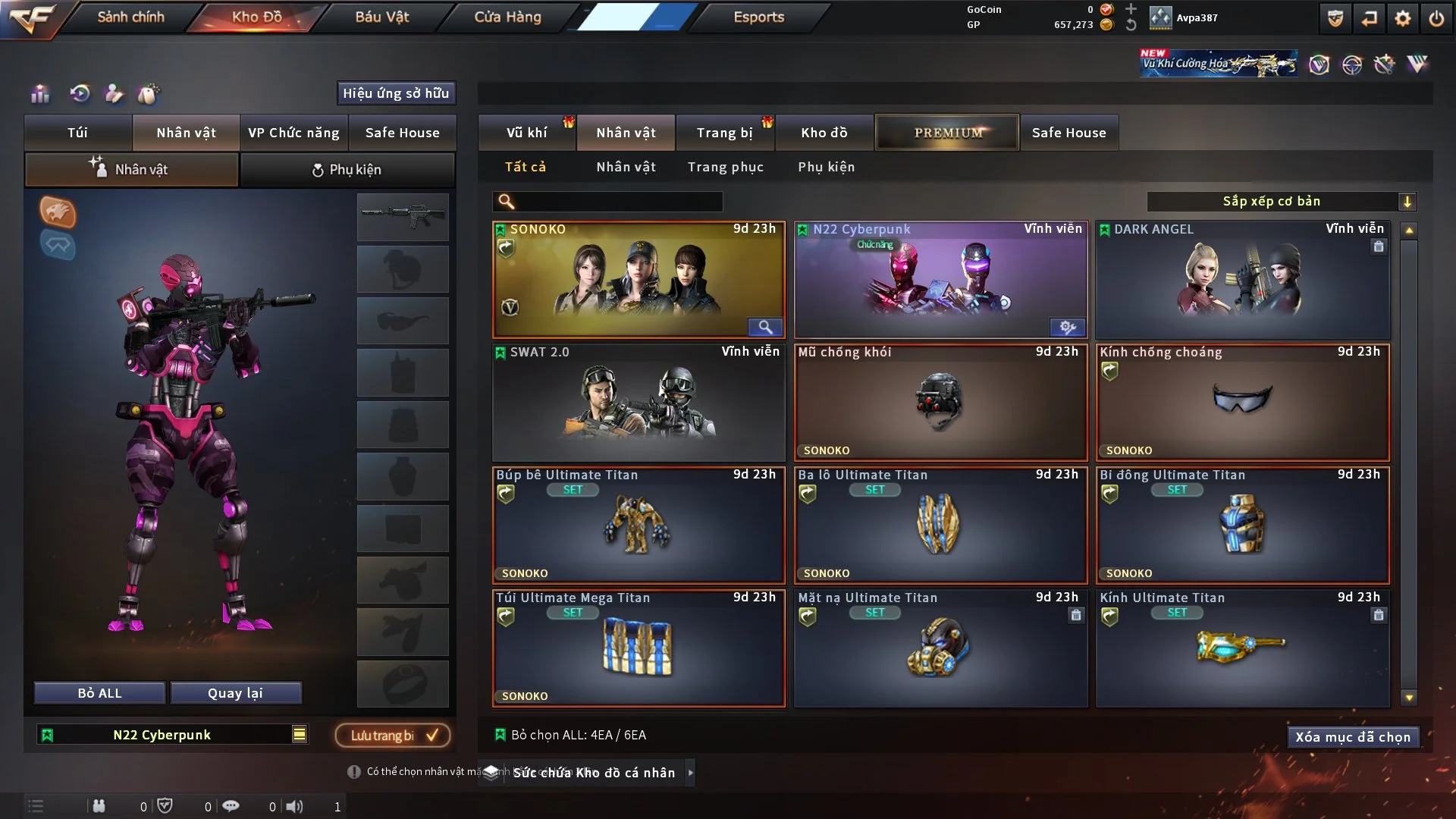Filter by Trang phục category

725,167
